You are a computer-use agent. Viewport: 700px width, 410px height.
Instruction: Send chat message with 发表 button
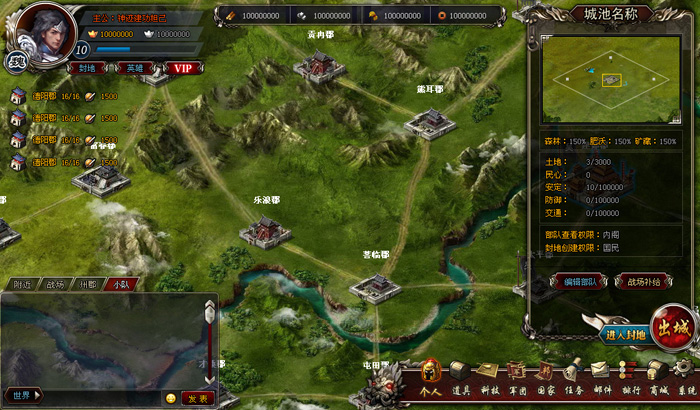197,397
